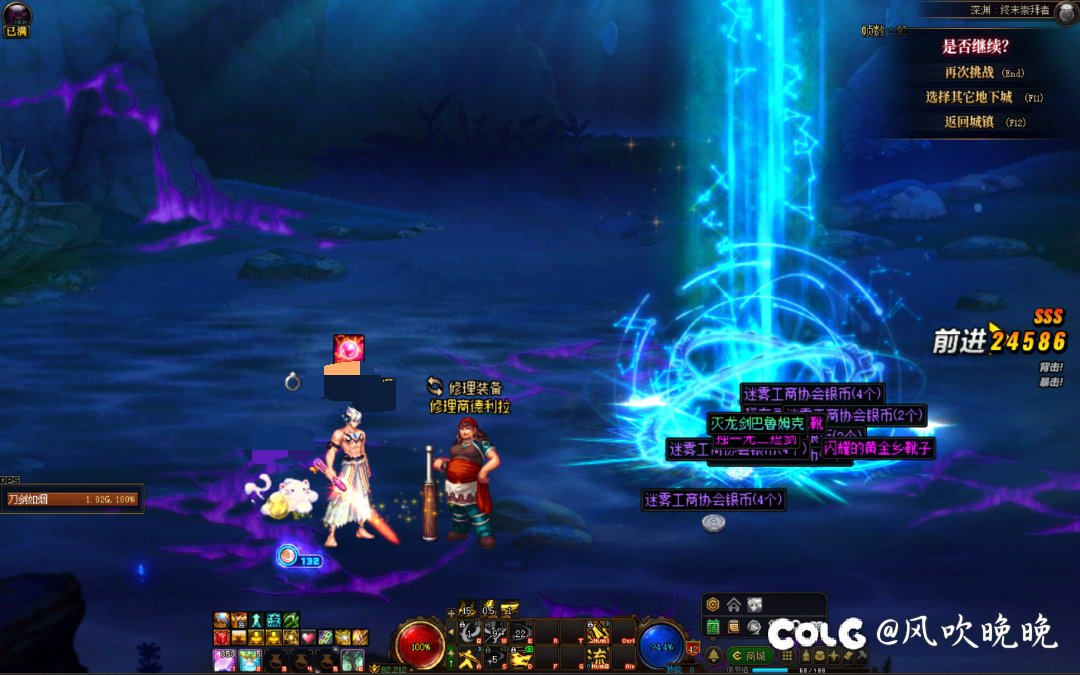
Task: Select the 刀剑如烟 DPS meter row
Action: point(72,498)
